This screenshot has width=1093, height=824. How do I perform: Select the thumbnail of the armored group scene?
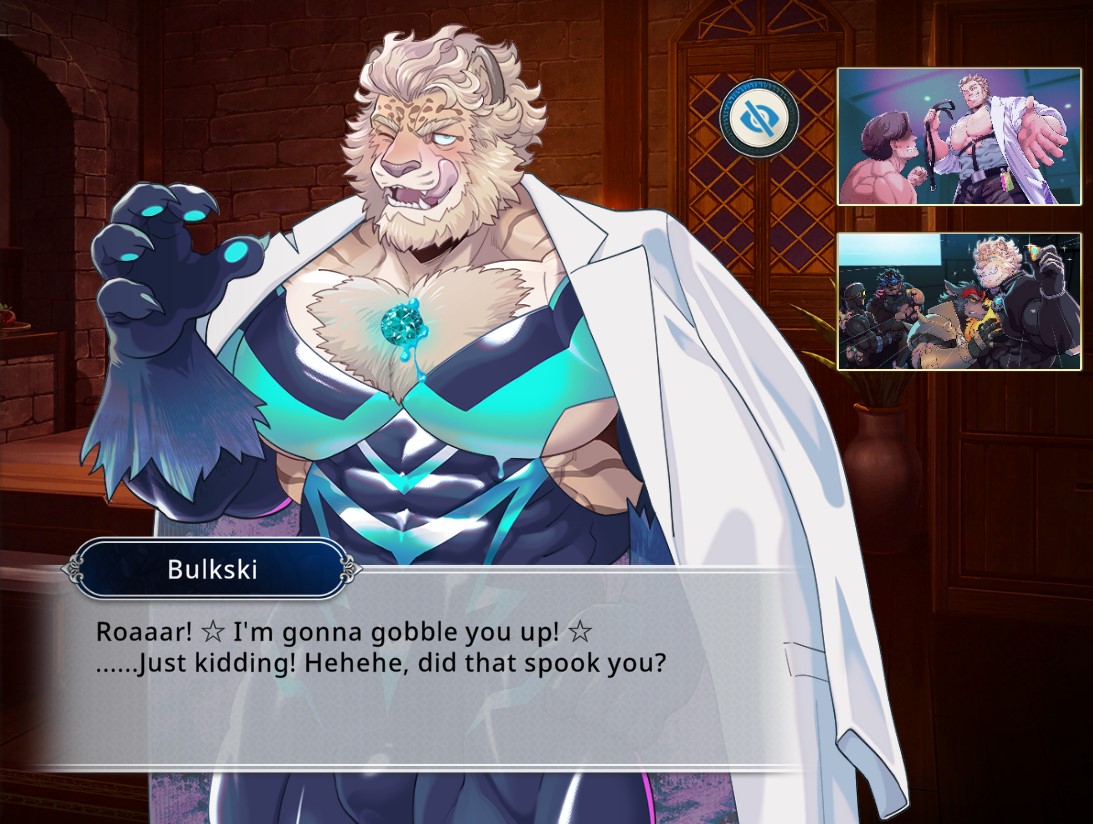[959, 301]
